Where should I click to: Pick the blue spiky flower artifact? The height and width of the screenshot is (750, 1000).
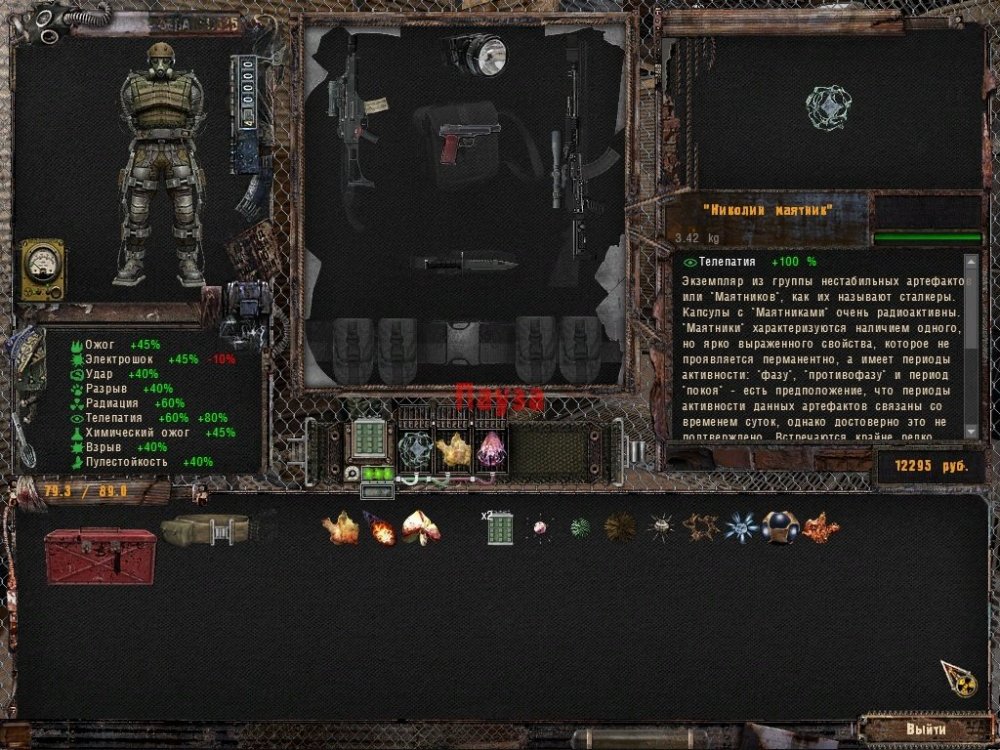[740, 528]
